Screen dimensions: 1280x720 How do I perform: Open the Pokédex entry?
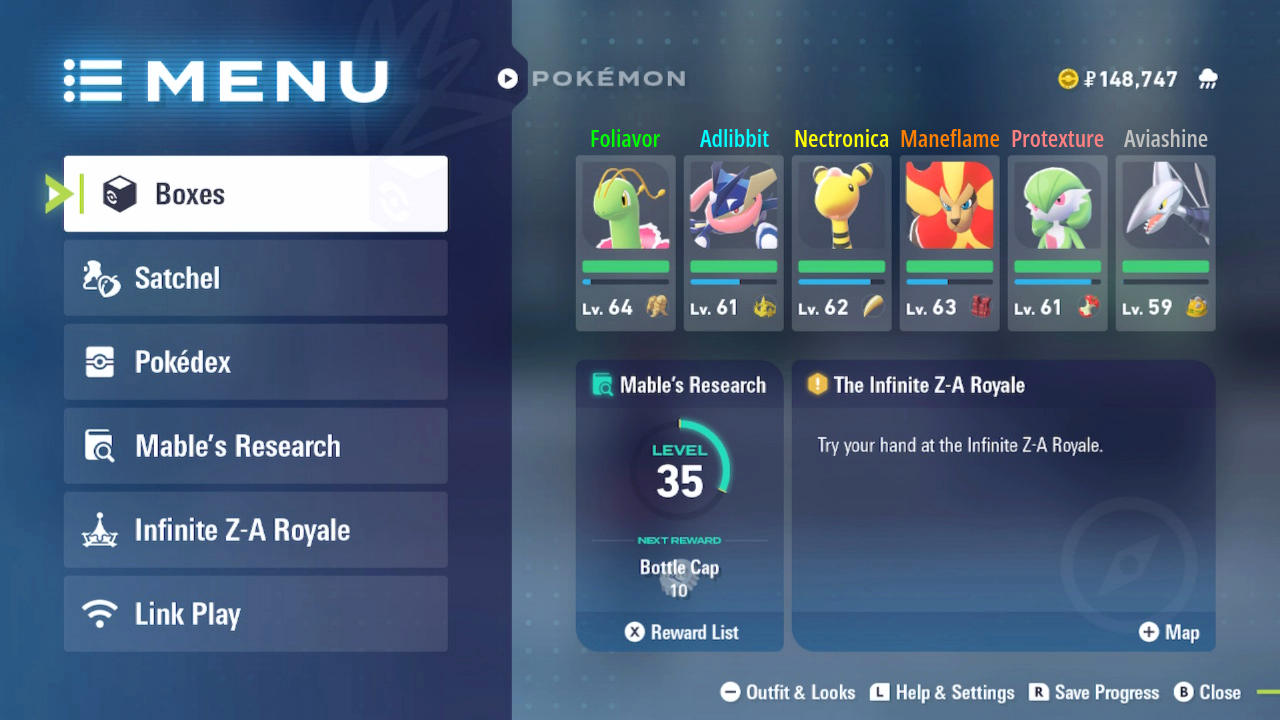[255, 362]
